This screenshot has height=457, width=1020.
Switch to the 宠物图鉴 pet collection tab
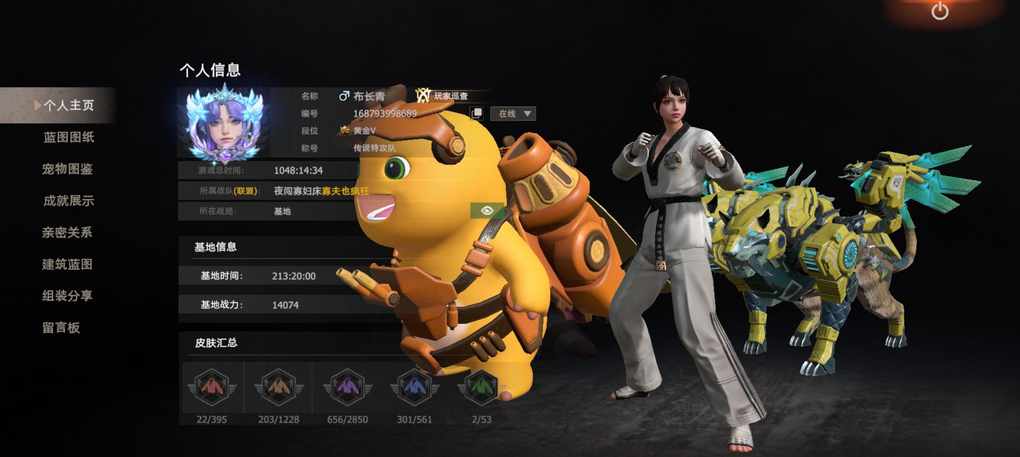click(68, 169)
